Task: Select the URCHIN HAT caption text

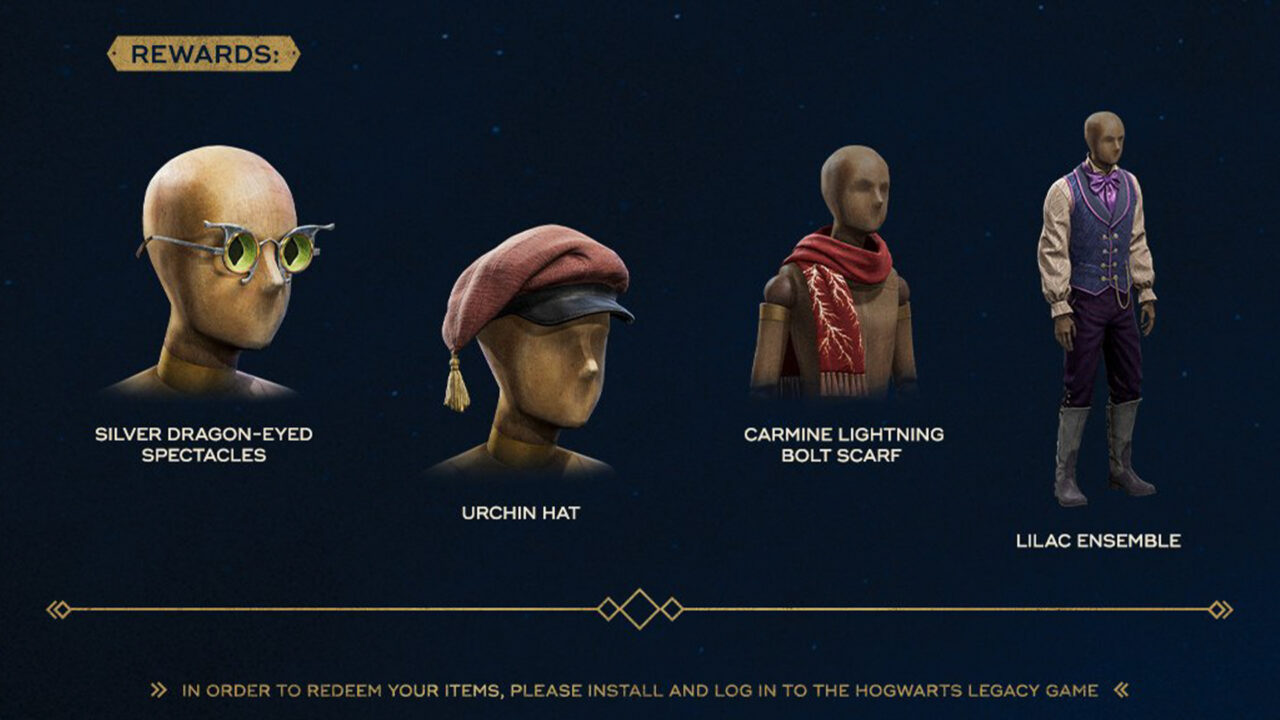Action: coord(520,510)
